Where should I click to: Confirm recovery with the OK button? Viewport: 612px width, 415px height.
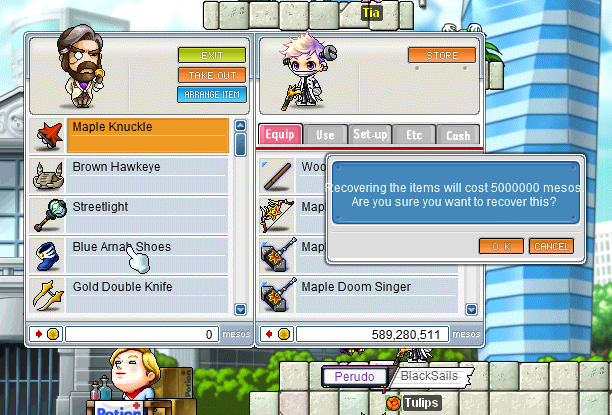pos(501,246)
